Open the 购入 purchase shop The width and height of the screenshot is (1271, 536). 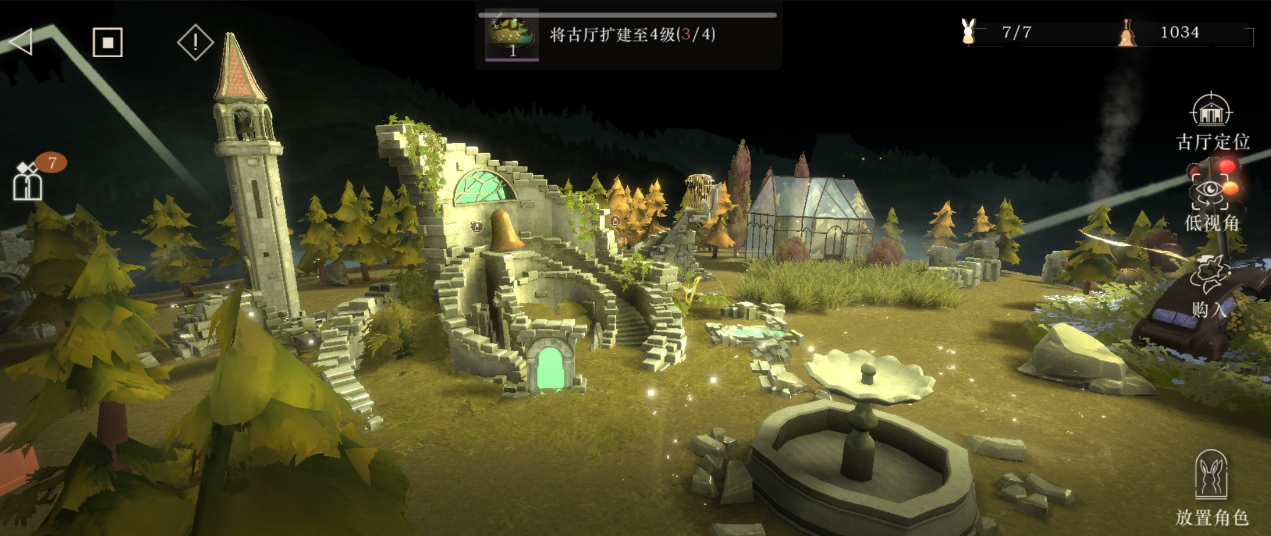[1211, 285]
